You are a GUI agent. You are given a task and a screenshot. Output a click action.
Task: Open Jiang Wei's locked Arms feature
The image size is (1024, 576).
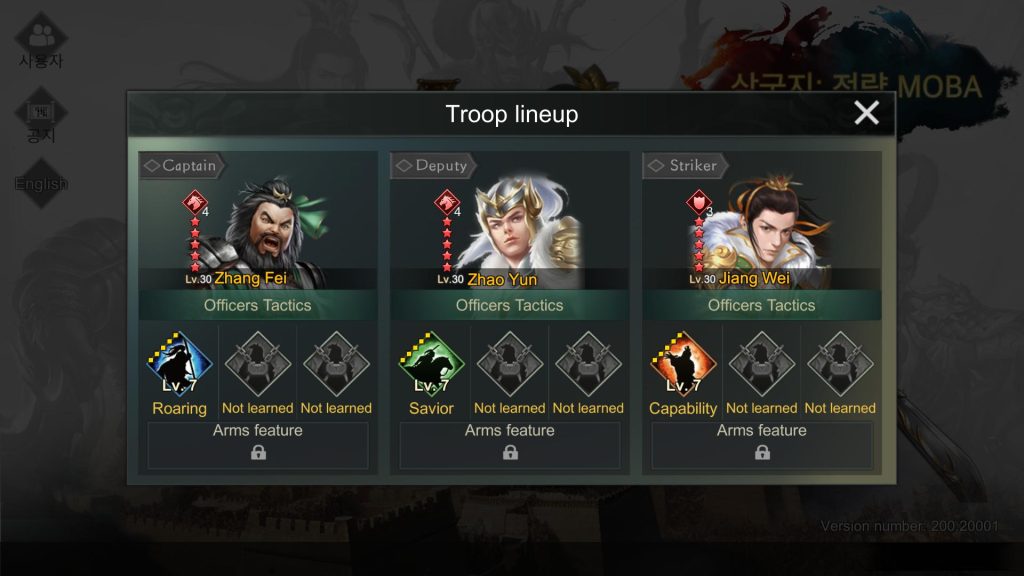(762, 445)
